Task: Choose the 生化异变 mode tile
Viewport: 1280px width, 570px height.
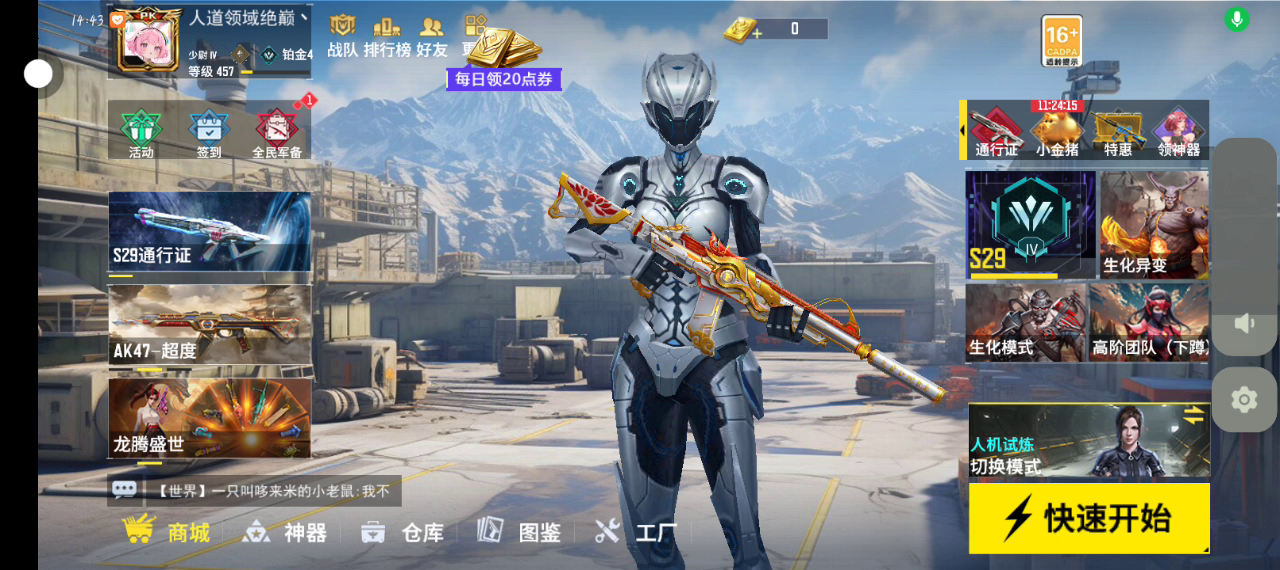Action: tap(1154, 224)
